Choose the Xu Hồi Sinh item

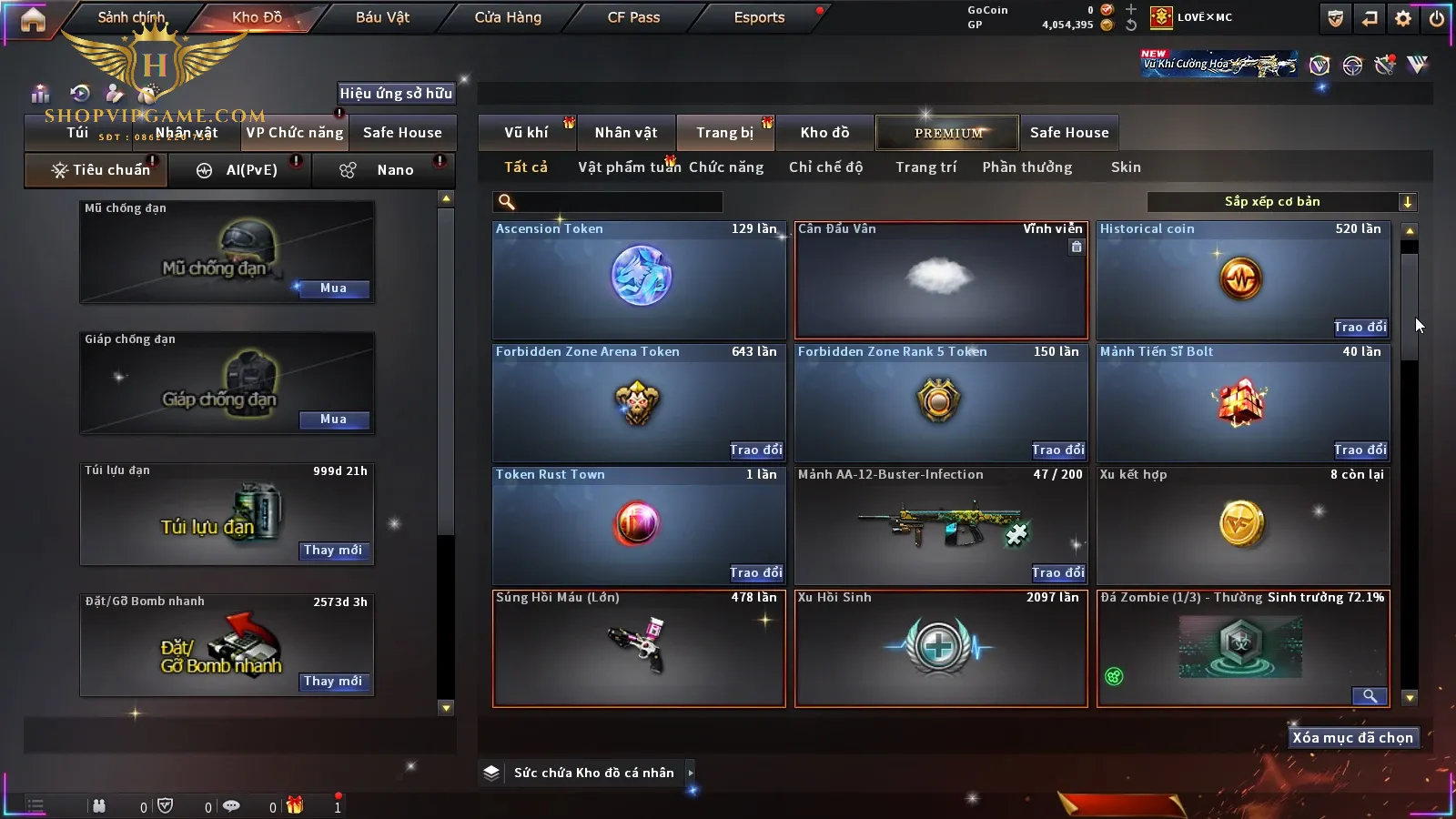(941, 647)
